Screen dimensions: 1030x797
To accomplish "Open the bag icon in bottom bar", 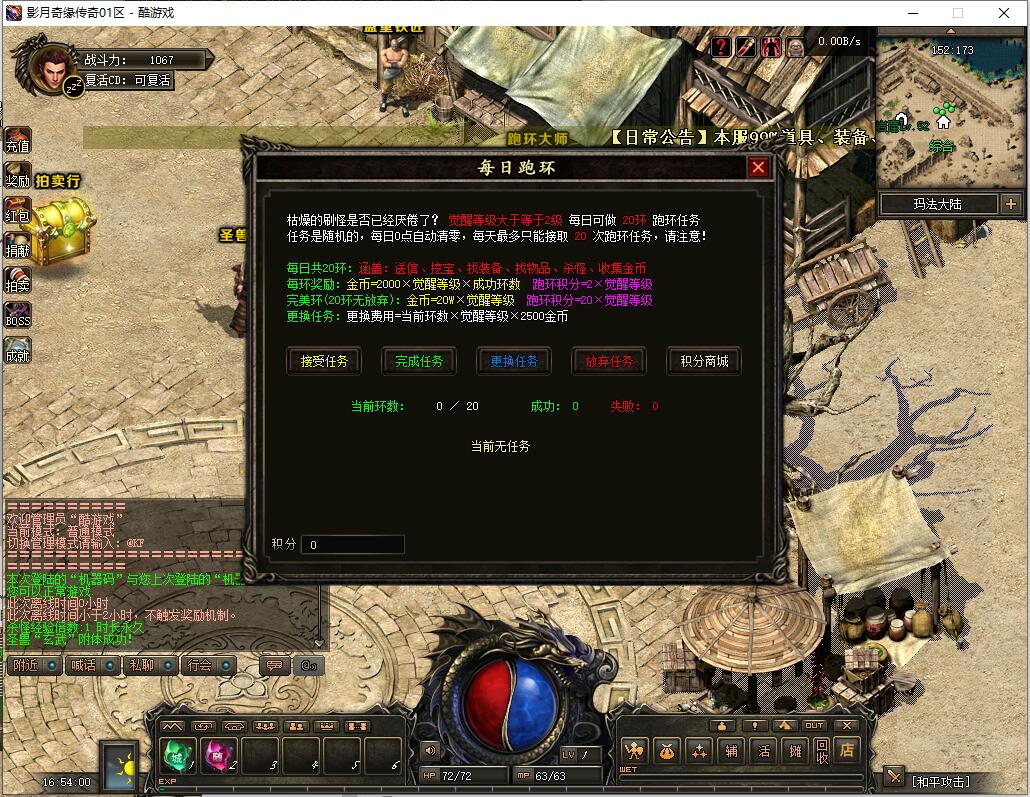I will (x=666, y=750).
